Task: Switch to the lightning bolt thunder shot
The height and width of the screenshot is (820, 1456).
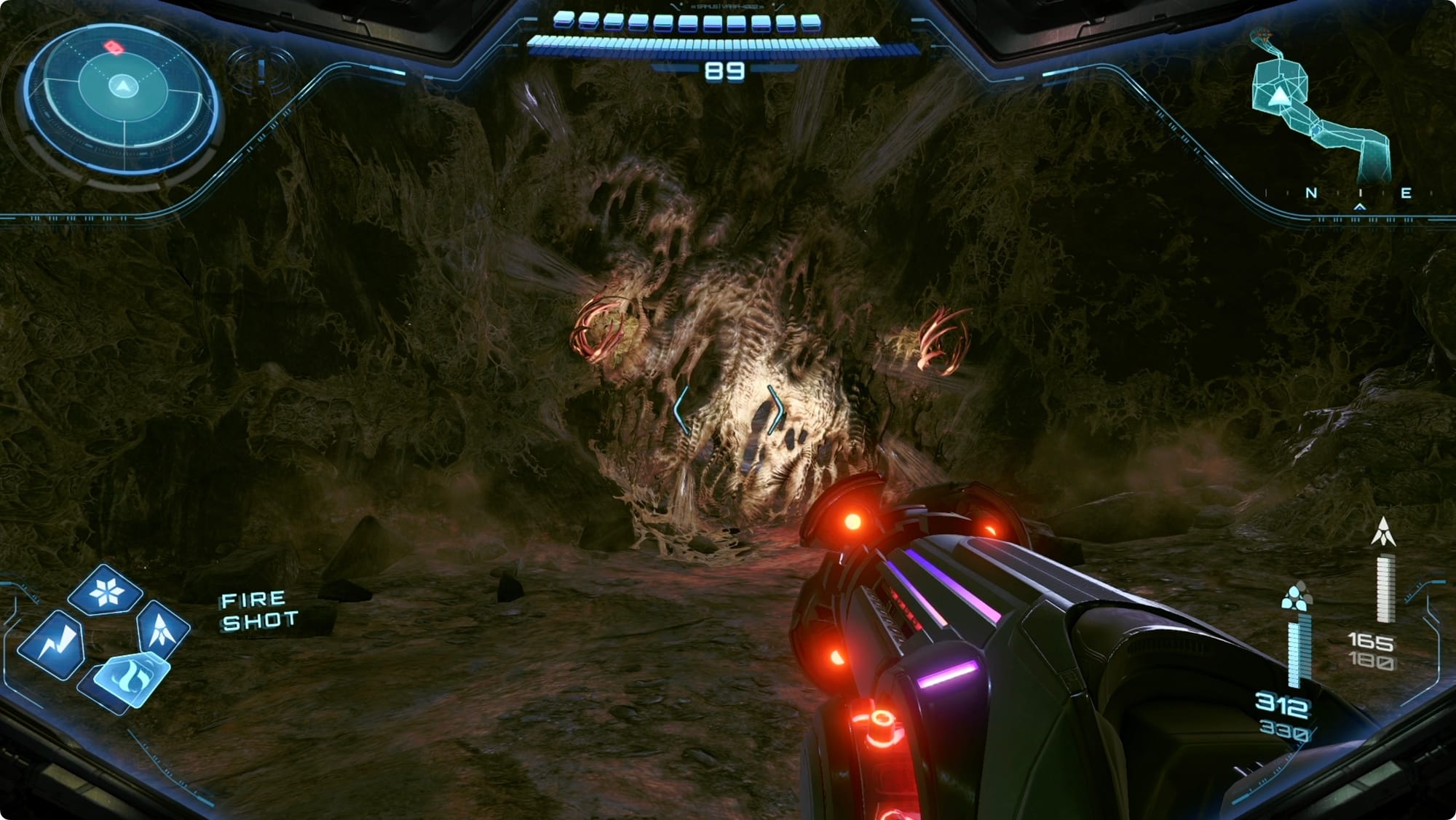Action: point(52,644)
